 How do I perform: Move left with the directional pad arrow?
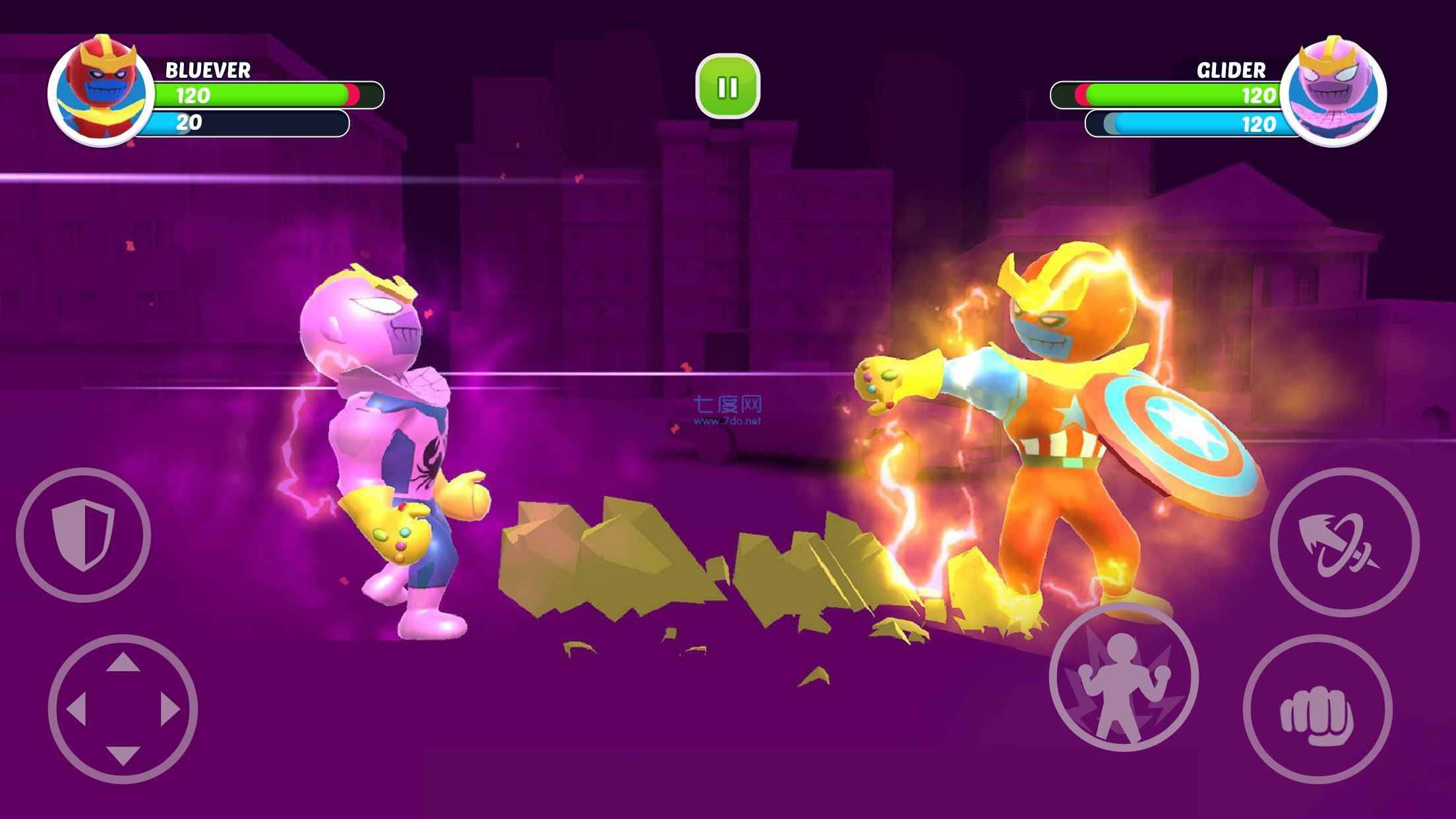pos(76,710)
